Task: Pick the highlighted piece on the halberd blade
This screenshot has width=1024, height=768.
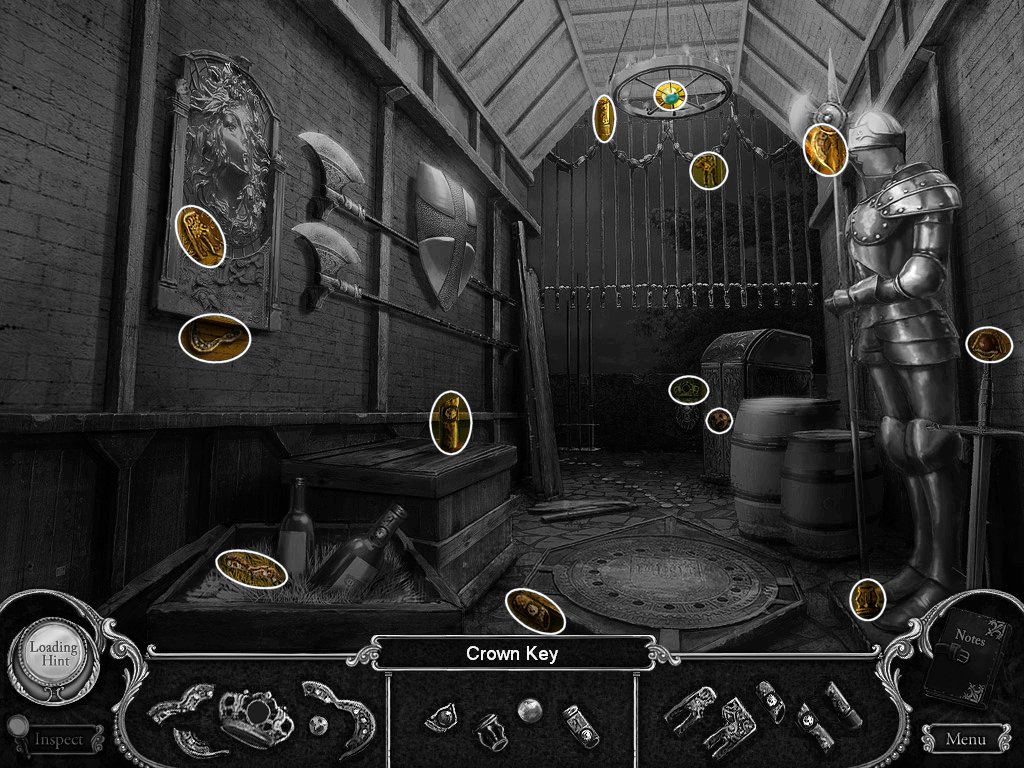Action: tap(826, 150)
